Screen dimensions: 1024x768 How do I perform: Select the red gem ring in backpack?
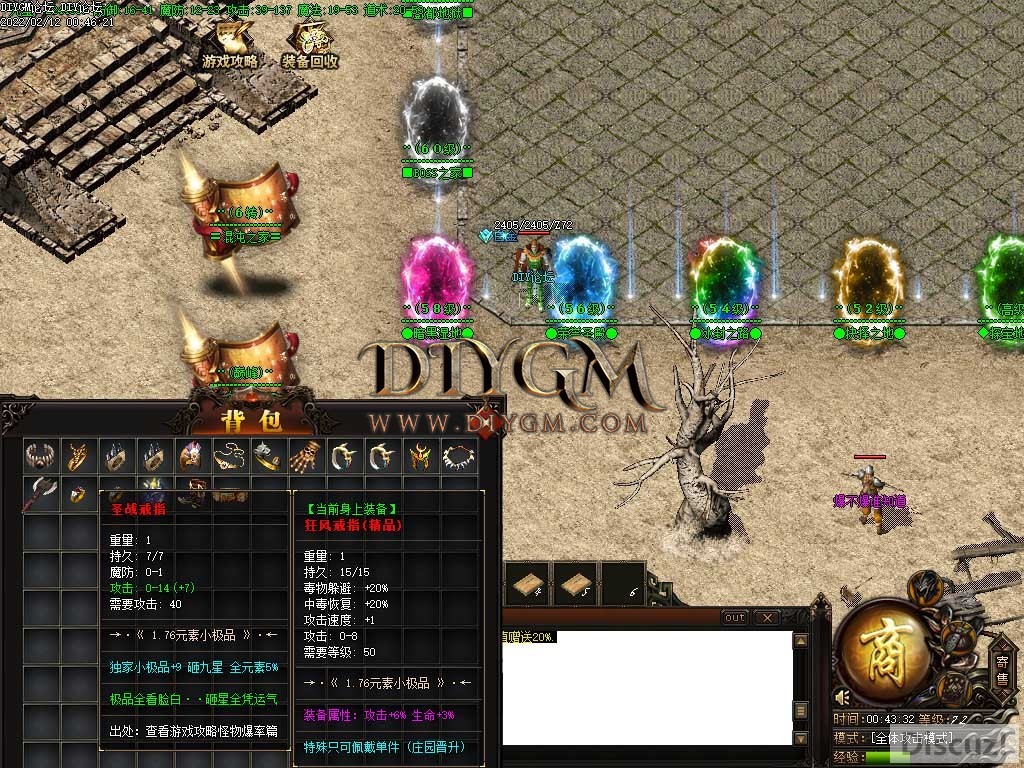[78, 494]
